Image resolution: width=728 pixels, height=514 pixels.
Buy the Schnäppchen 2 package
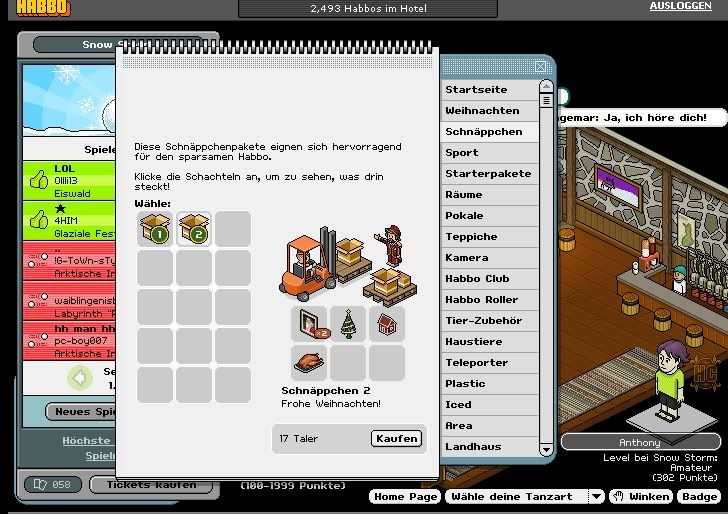tap(396, 438)
